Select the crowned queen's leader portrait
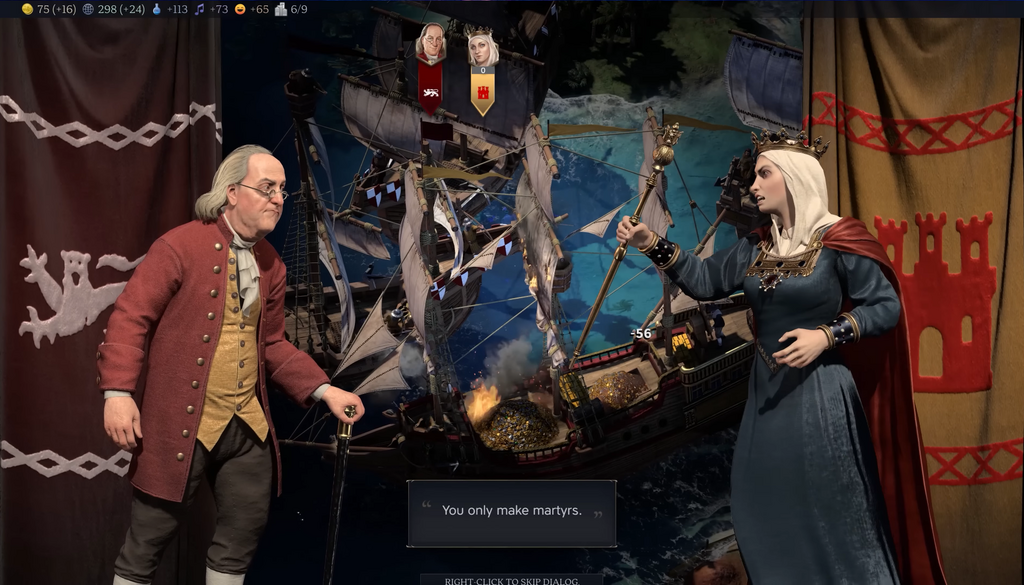Image resolution: width=1024 pixels, height=585 pixels. tap(482, 47)
